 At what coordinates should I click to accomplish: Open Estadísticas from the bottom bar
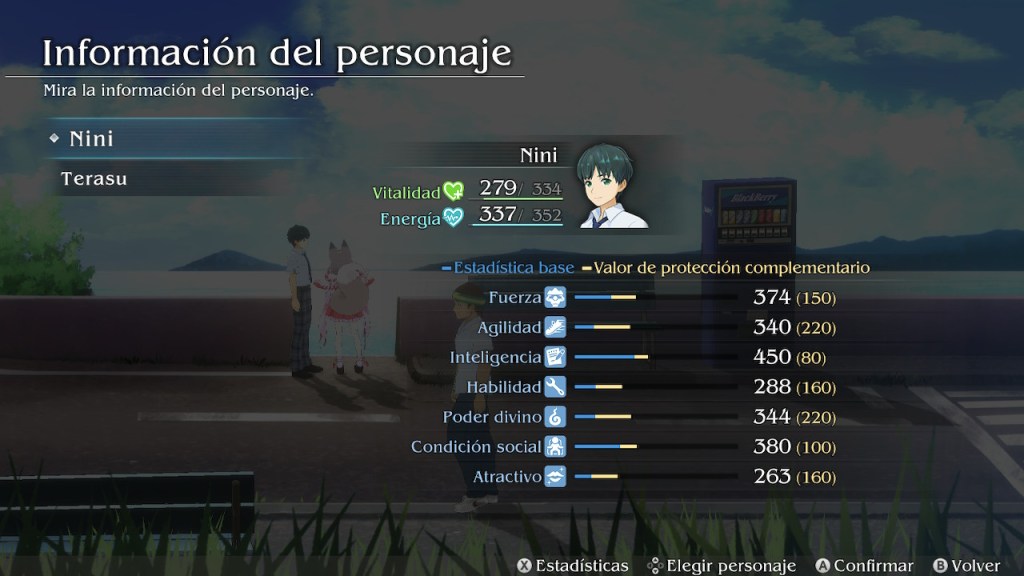[x=572, y=566]
